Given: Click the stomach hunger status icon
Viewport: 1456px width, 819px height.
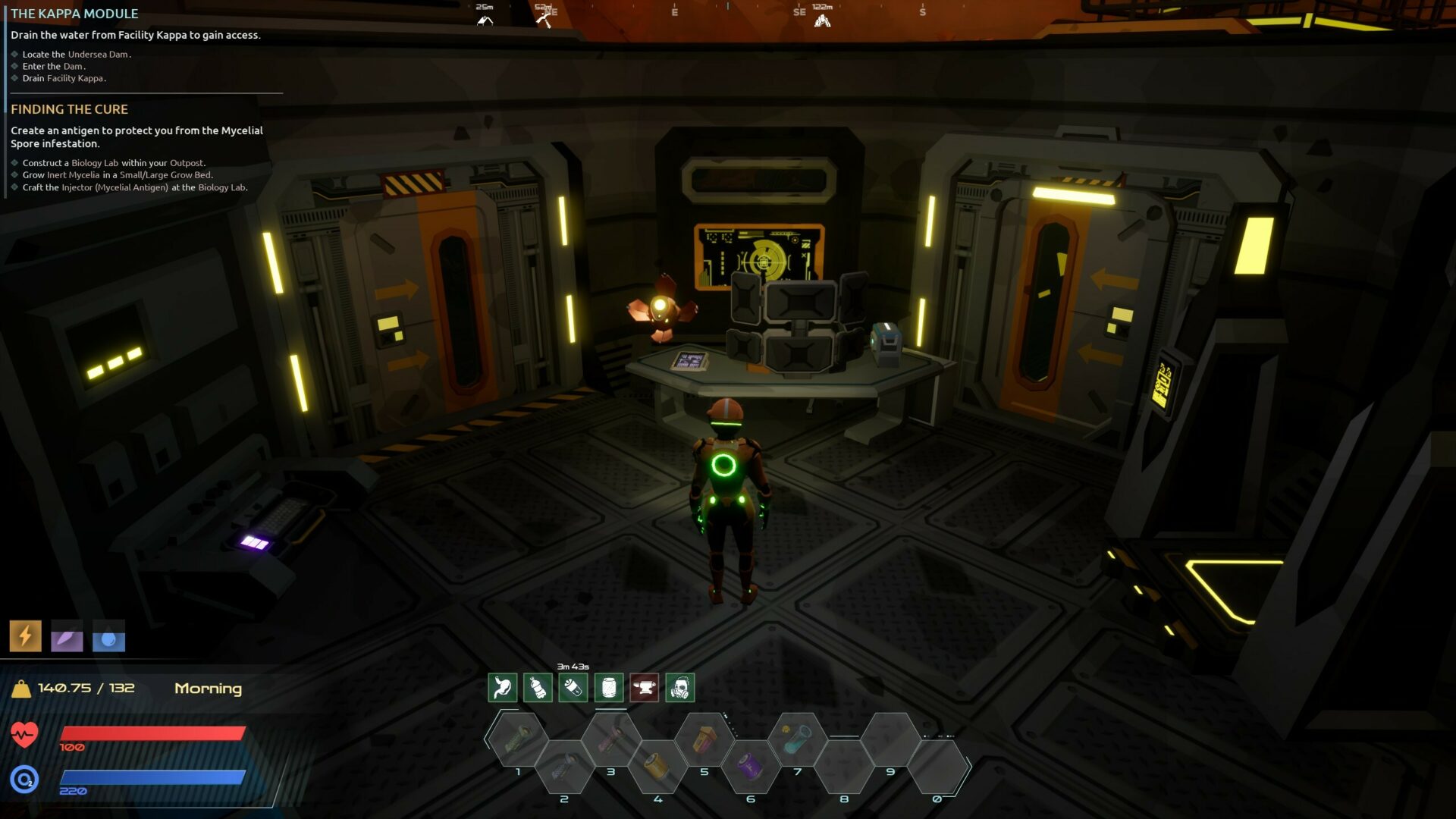Looking at the screenshot, I should click(x=502, y=688).
